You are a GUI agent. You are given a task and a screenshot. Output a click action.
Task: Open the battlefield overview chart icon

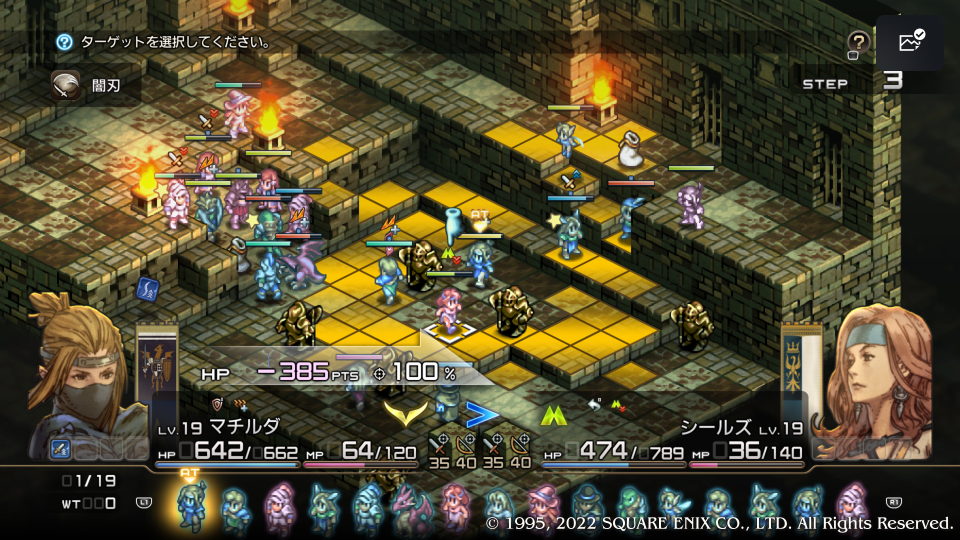(x=911, y=42)
